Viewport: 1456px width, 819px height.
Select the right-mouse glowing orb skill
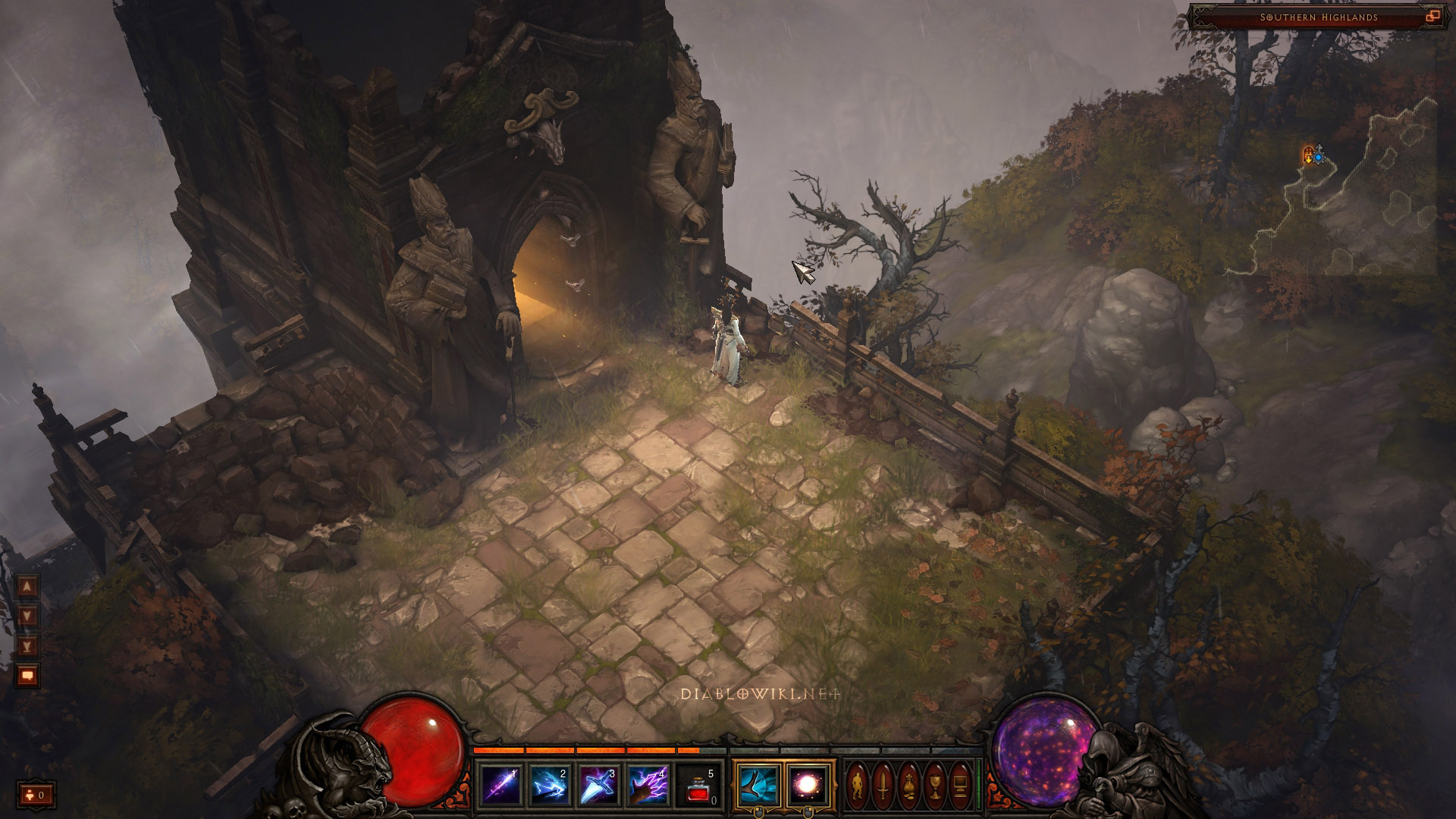808,786
